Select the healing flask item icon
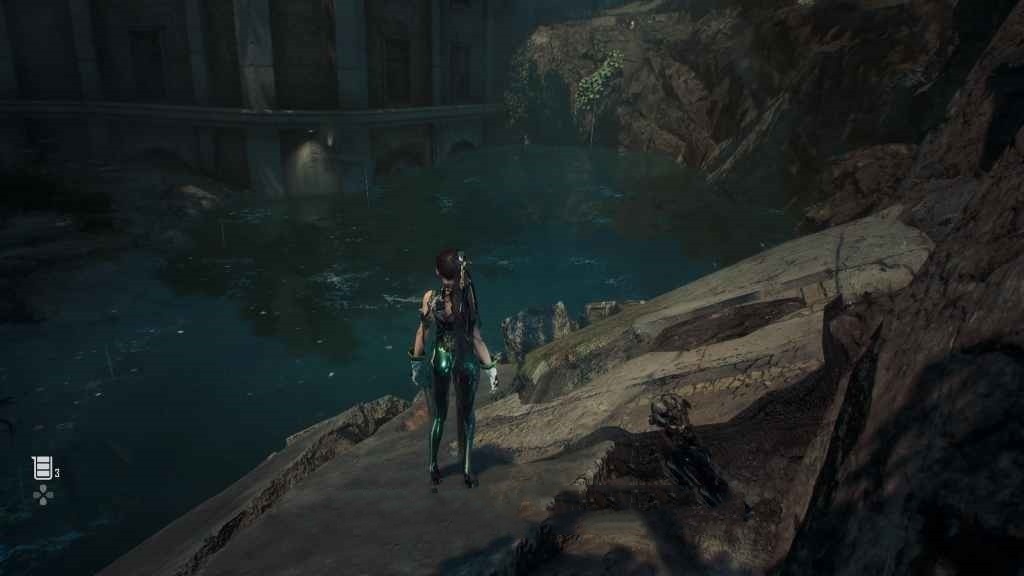 (x=42, y=467)
